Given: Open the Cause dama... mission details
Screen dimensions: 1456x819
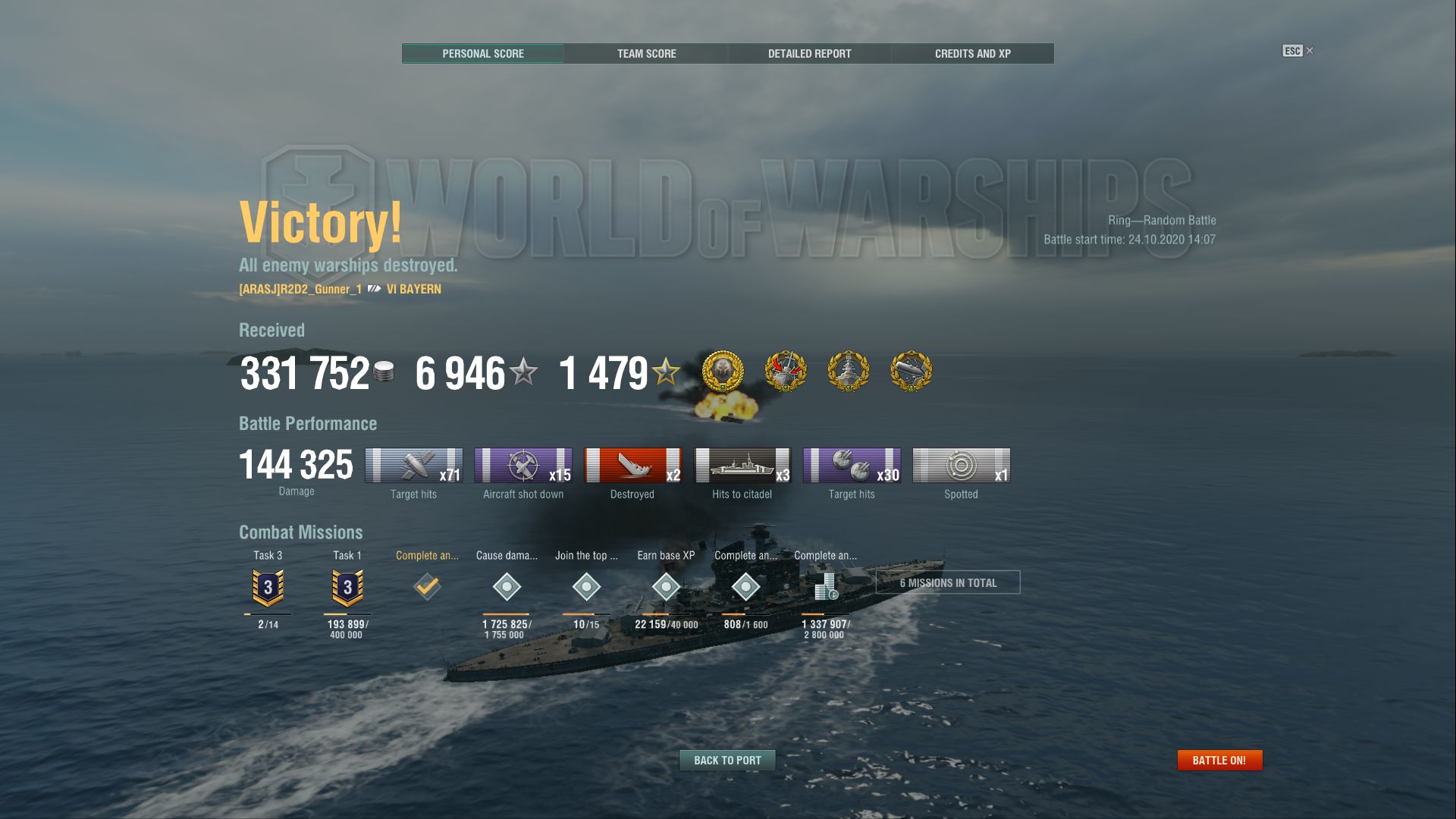Looking at the screenshot, I should click(x=507, y=588).
